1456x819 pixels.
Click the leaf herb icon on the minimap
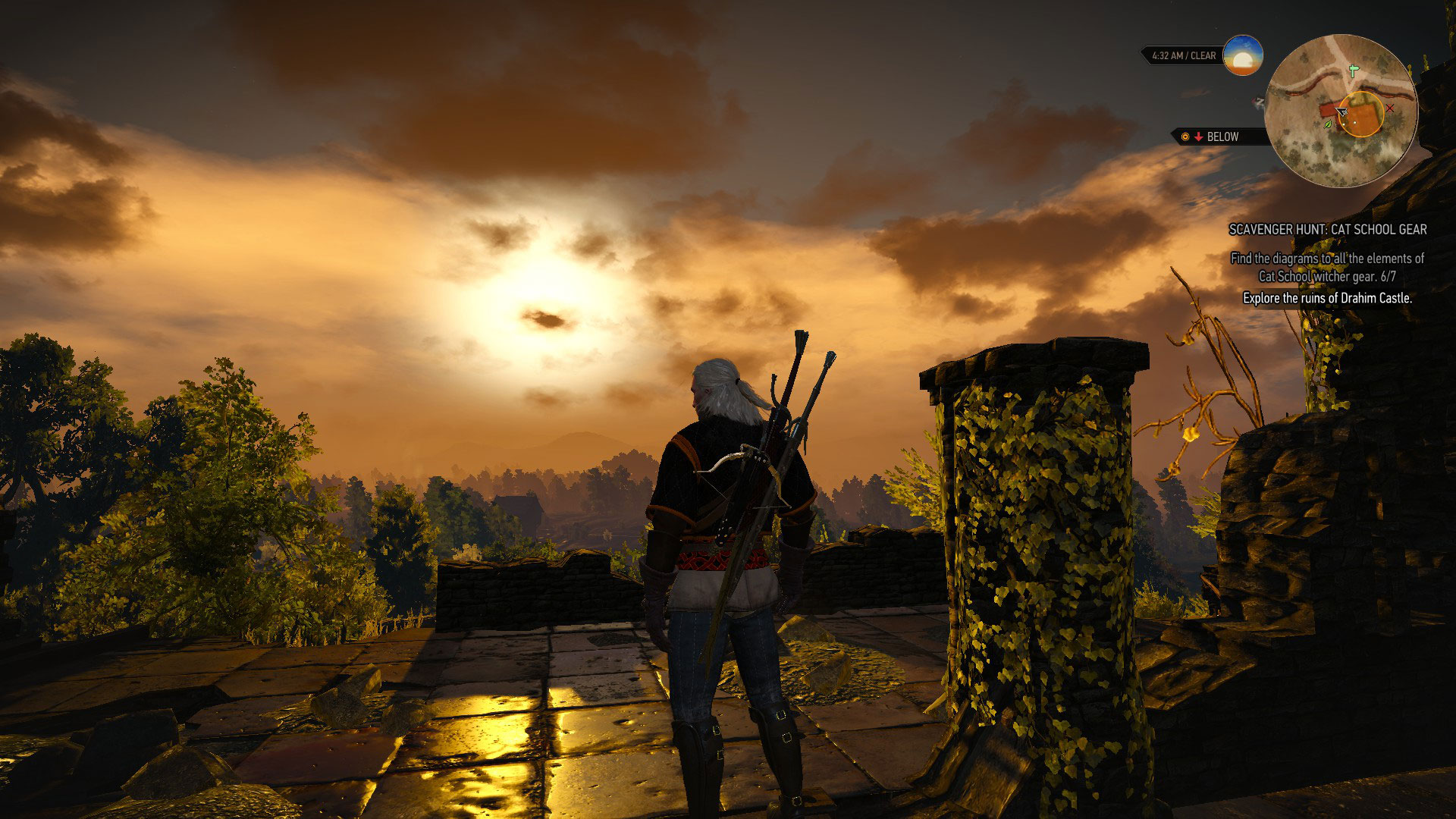point(1327,124)
